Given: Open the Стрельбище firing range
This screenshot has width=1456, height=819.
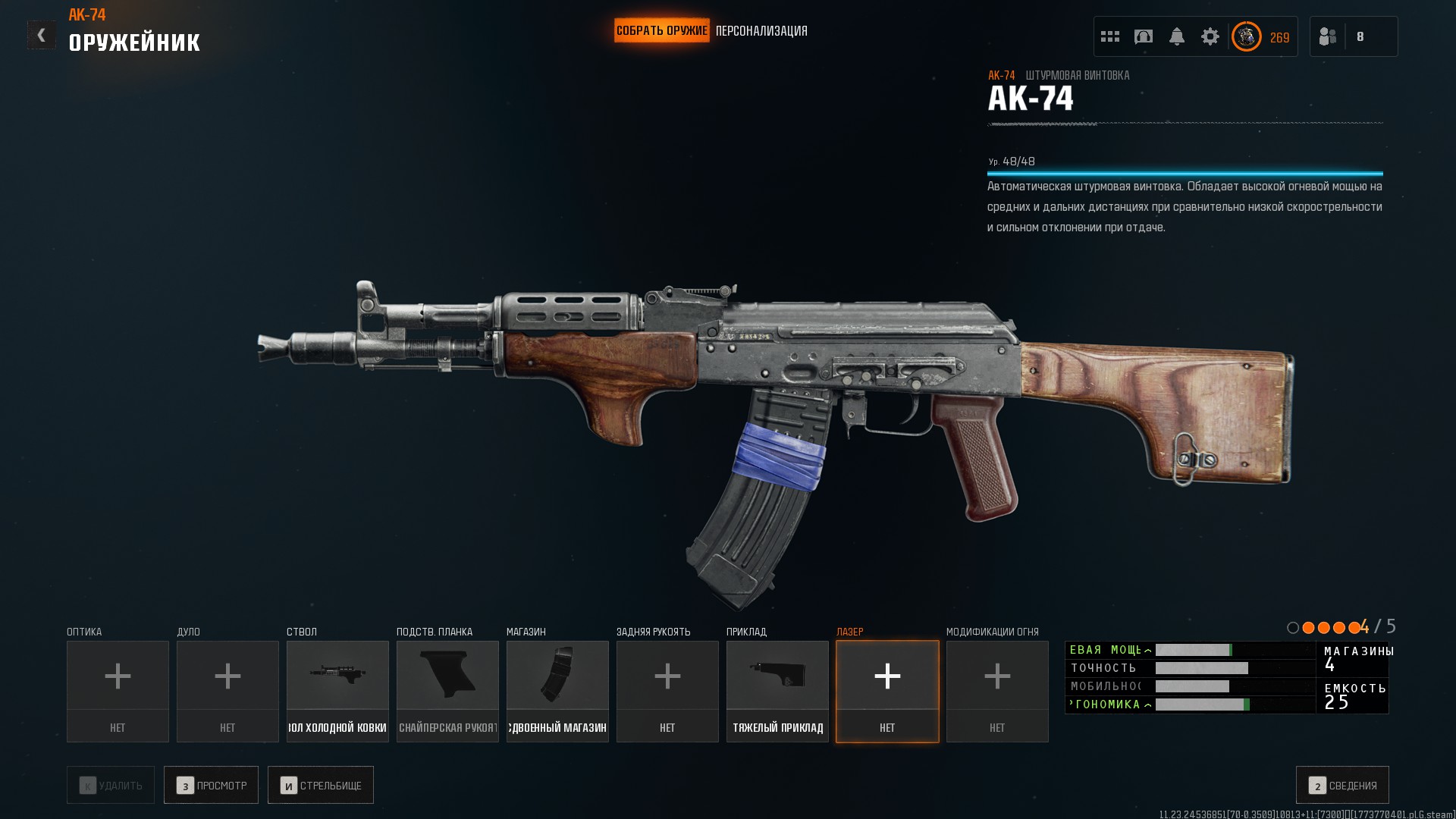Looking at the screenshot, I should 321,785.
